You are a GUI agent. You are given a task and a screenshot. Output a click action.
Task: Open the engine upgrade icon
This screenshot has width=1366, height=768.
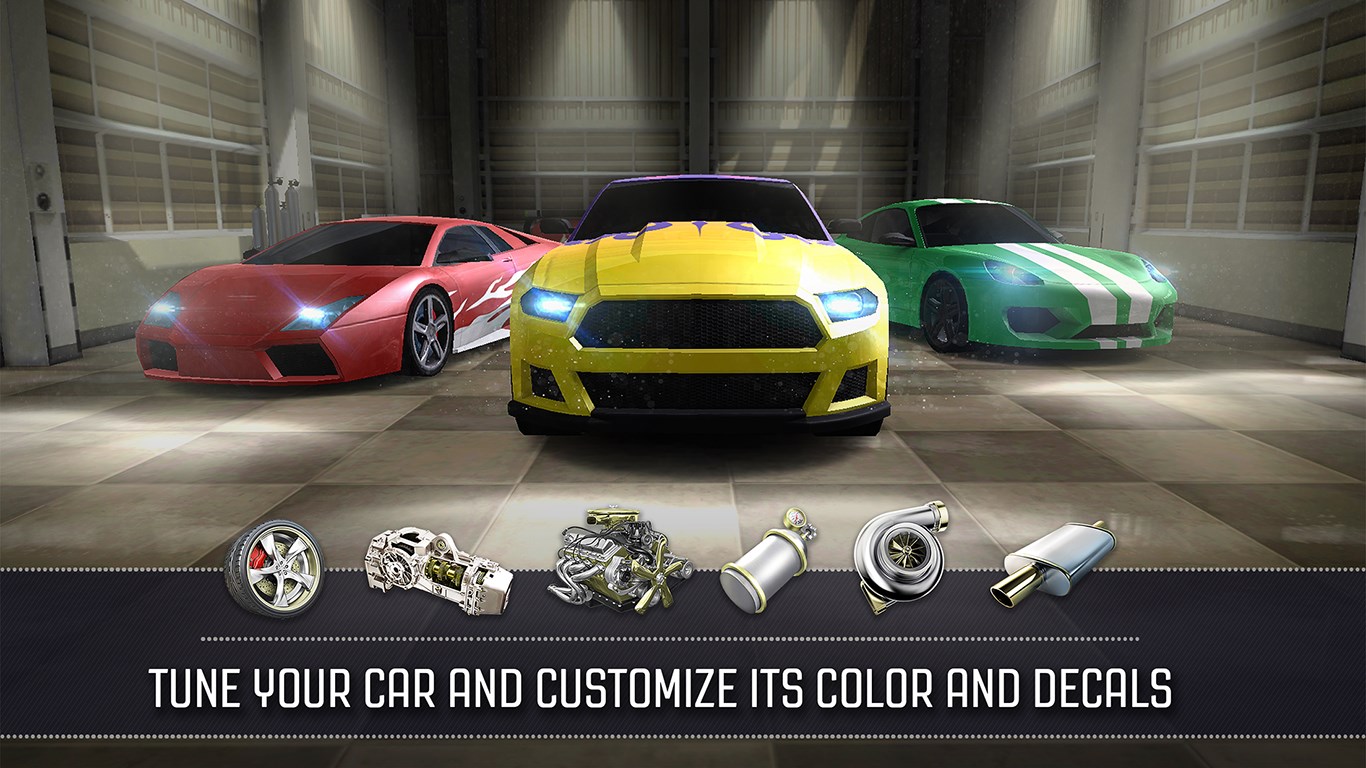pyautogui.click(x=620, y=559)
